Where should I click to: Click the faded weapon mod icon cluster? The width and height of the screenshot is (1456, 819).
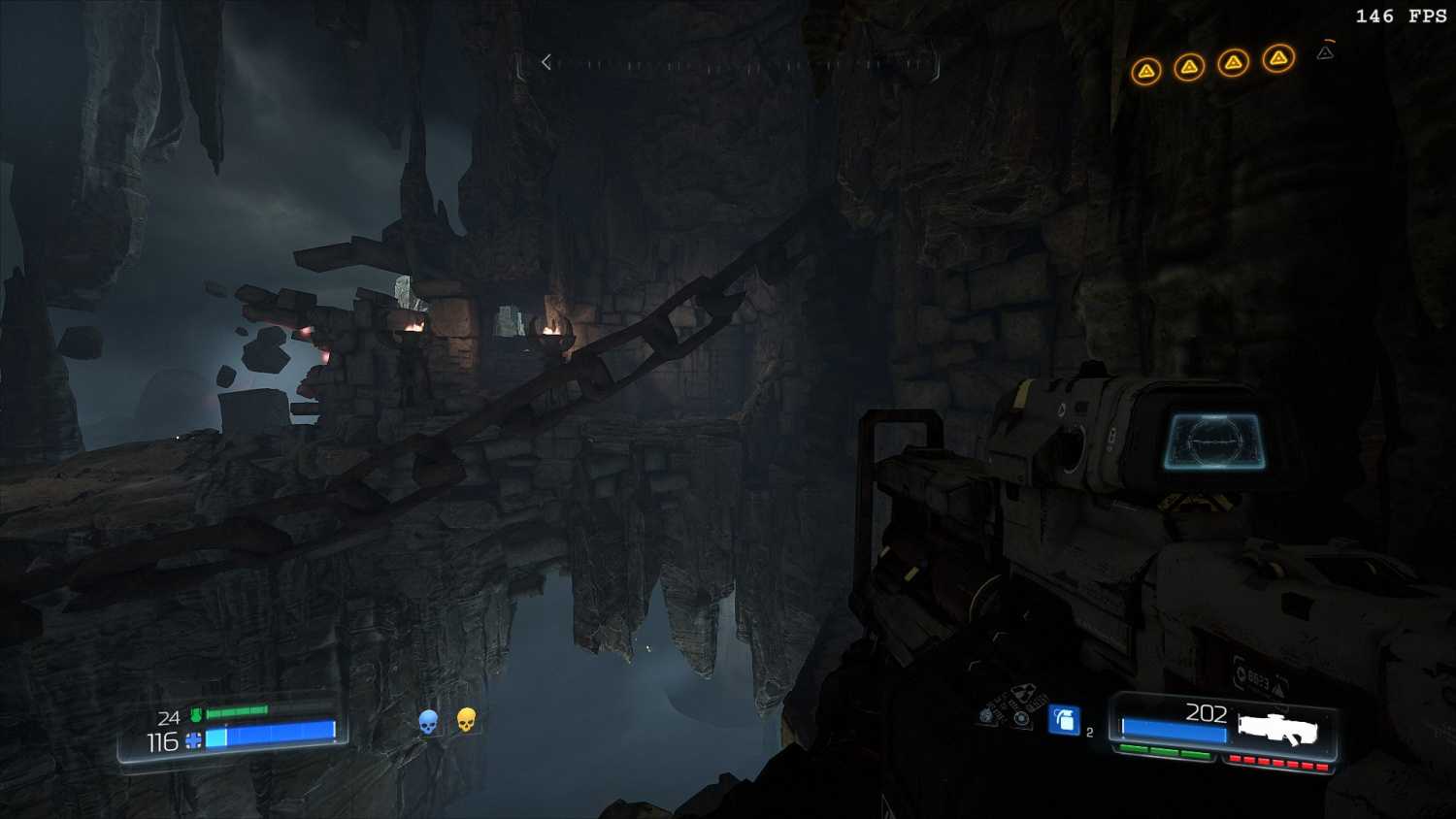pos(1010,707)
